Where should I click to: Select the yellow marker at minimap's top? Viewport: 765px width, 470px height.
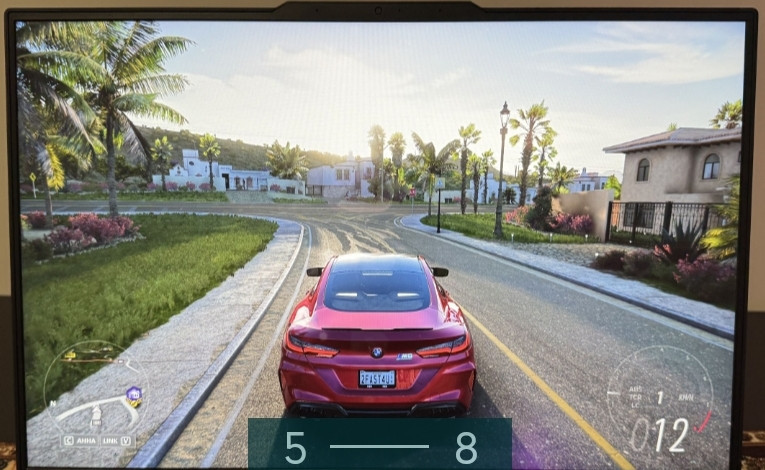[x=71, y=355]
